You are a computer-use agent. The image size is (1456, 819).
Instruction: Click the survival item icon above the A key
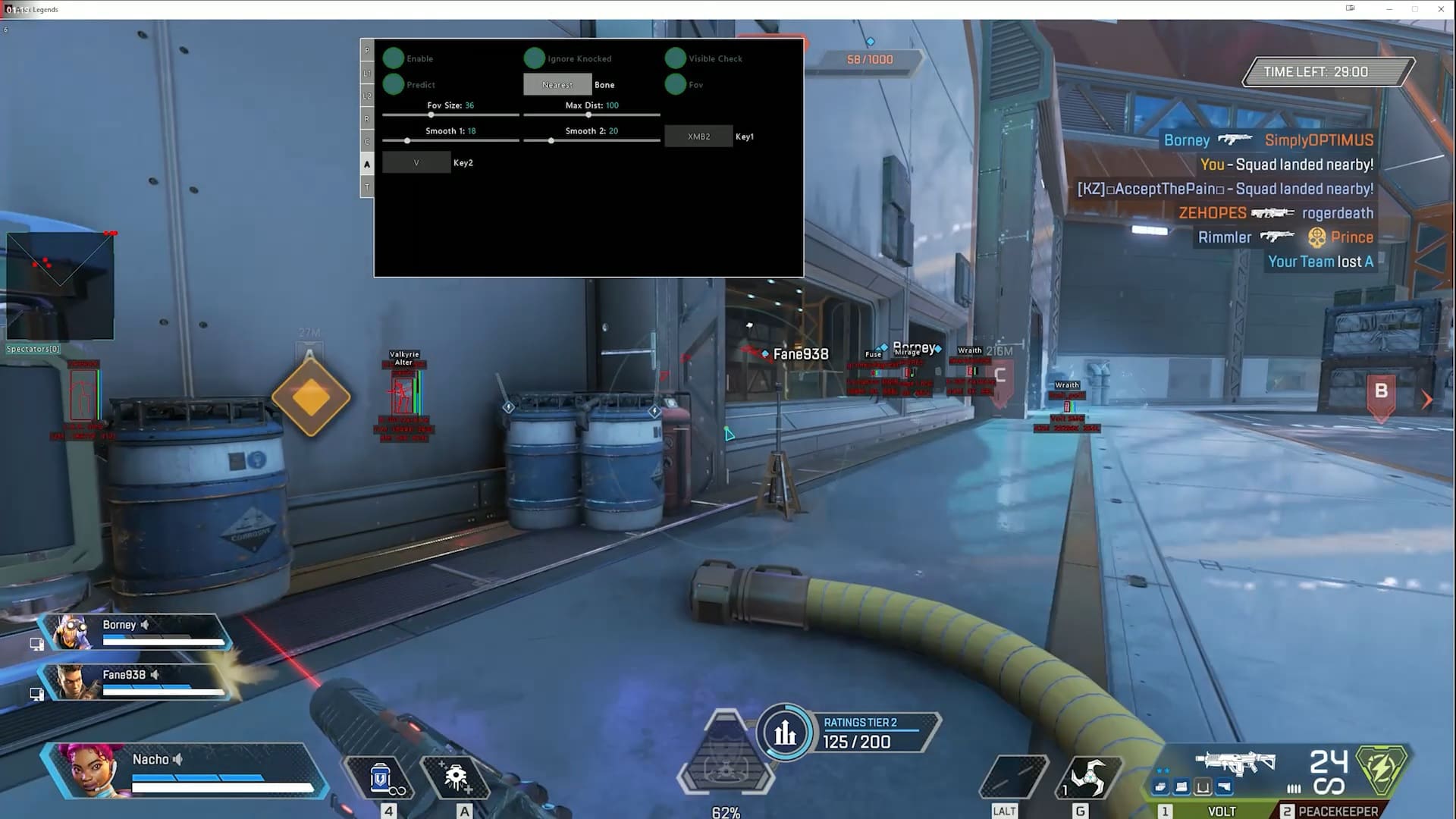(x=455, y=776)
